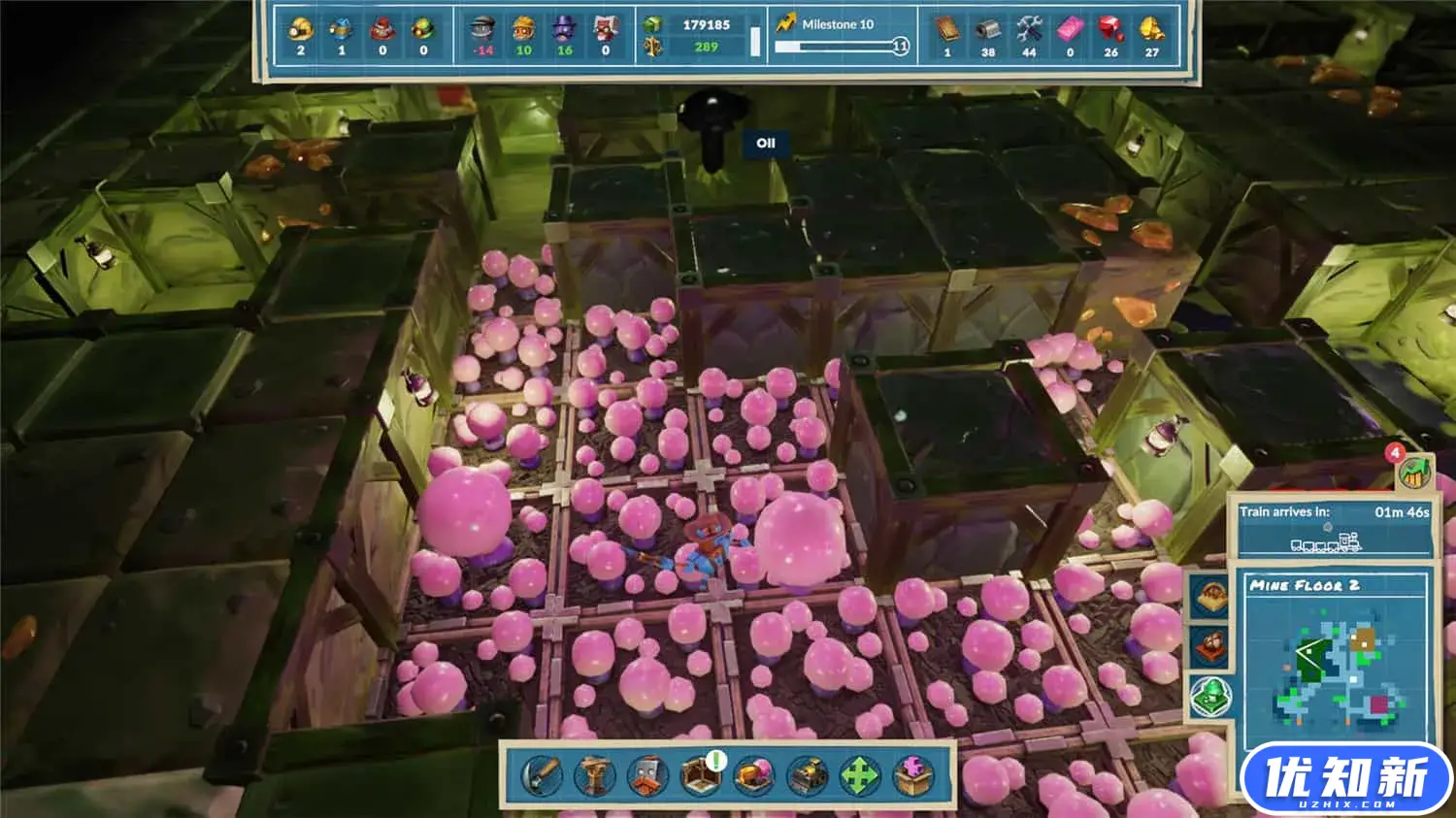Click the green cash money icon

tap(652, 24)
